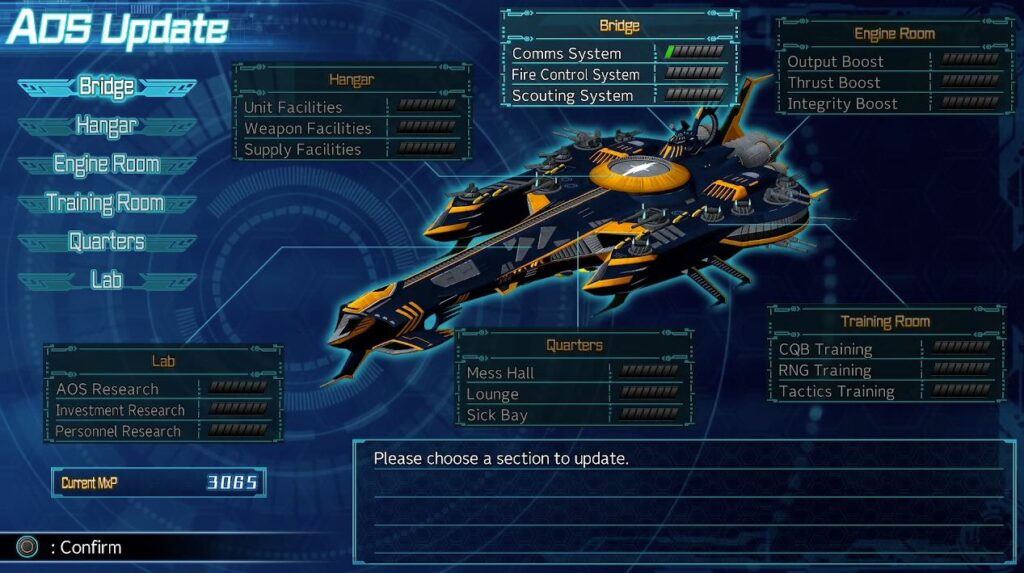The height and width of the screenshot is (573, 1024).
Task: Choose the Quarters menu entry
Action: pos(106,242)
